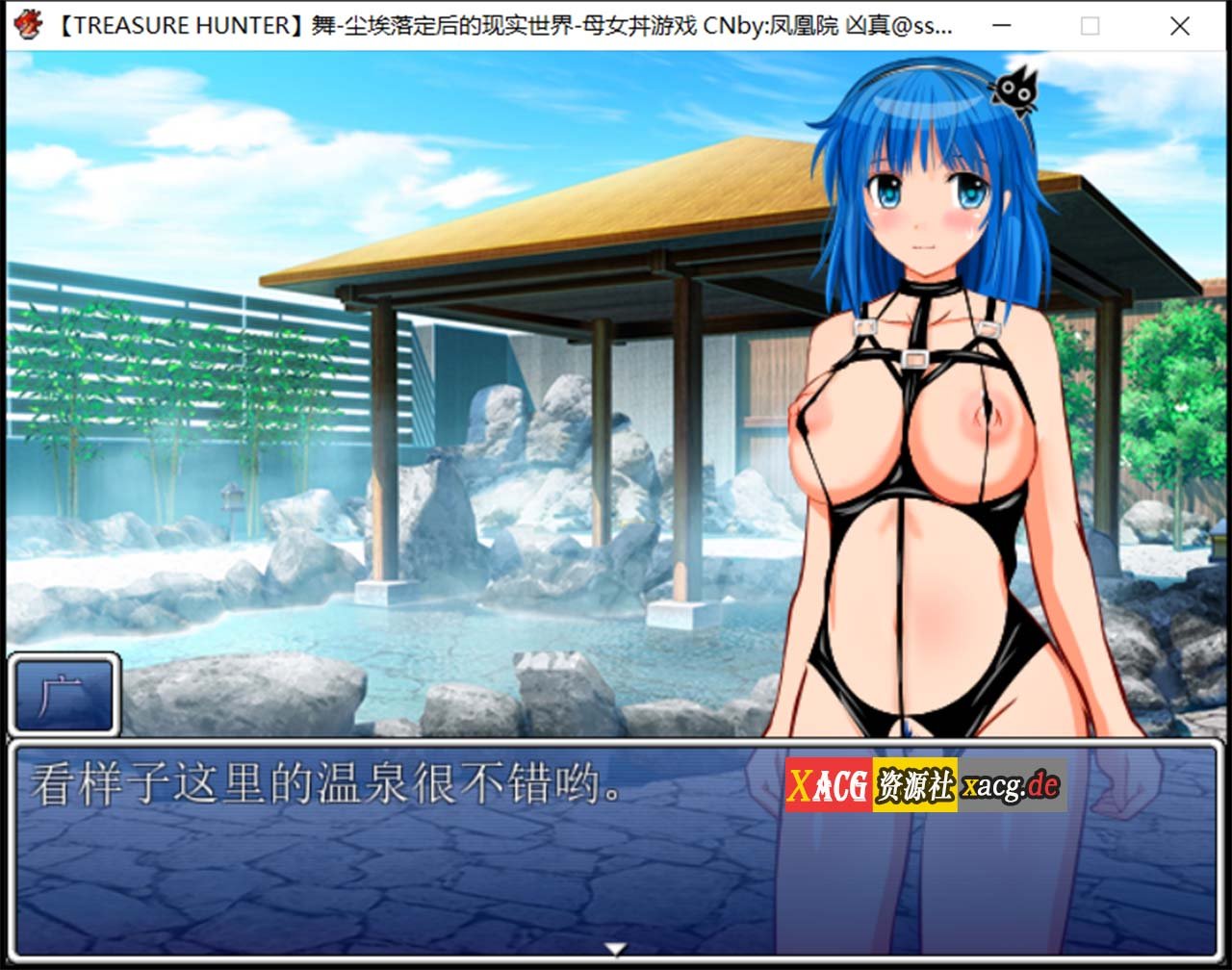1232x970 pixels.
Task: Click the red game icon in the title bar
Action: 28,26
